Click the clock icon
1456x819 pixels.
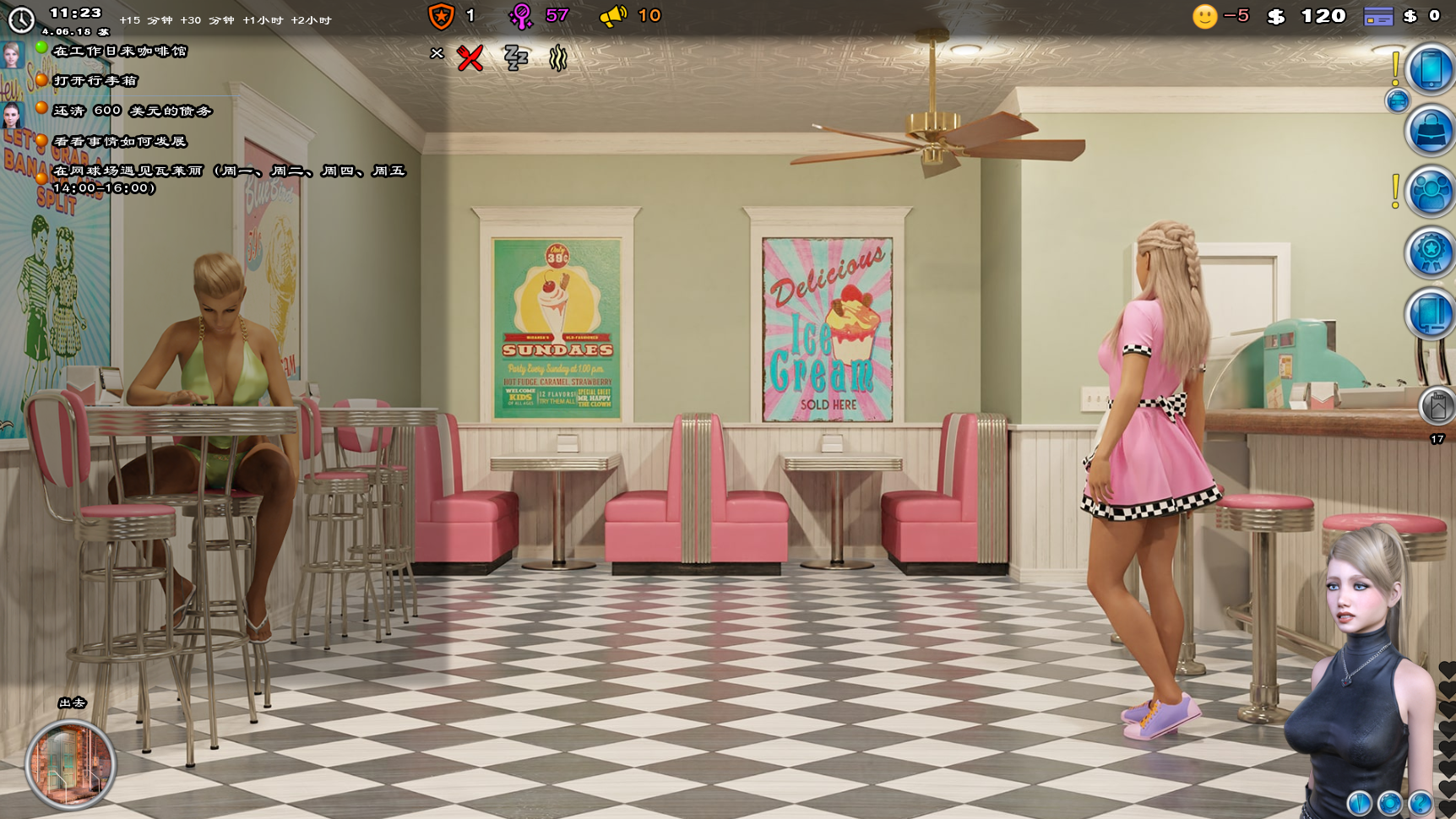[x=20, y=19]
